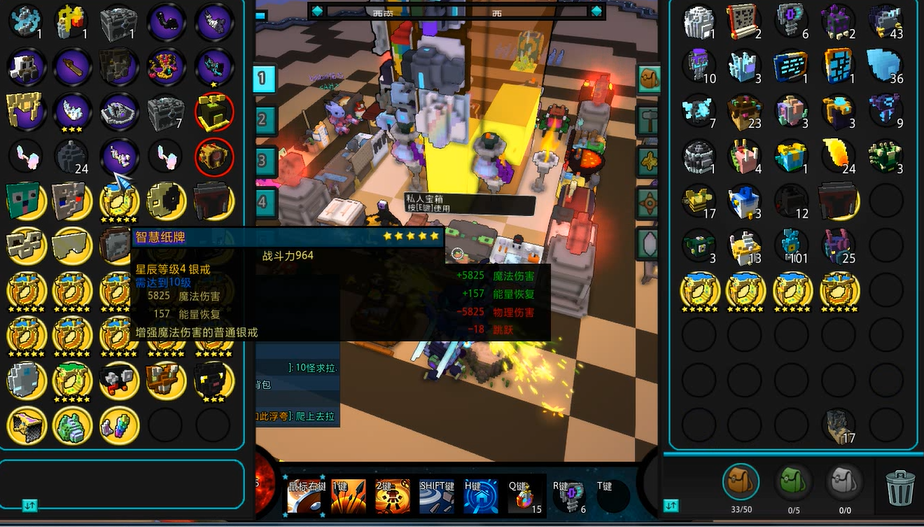Screen dimensions: 924x527
Task: Open the gray backpack tab
Action: 845,483
